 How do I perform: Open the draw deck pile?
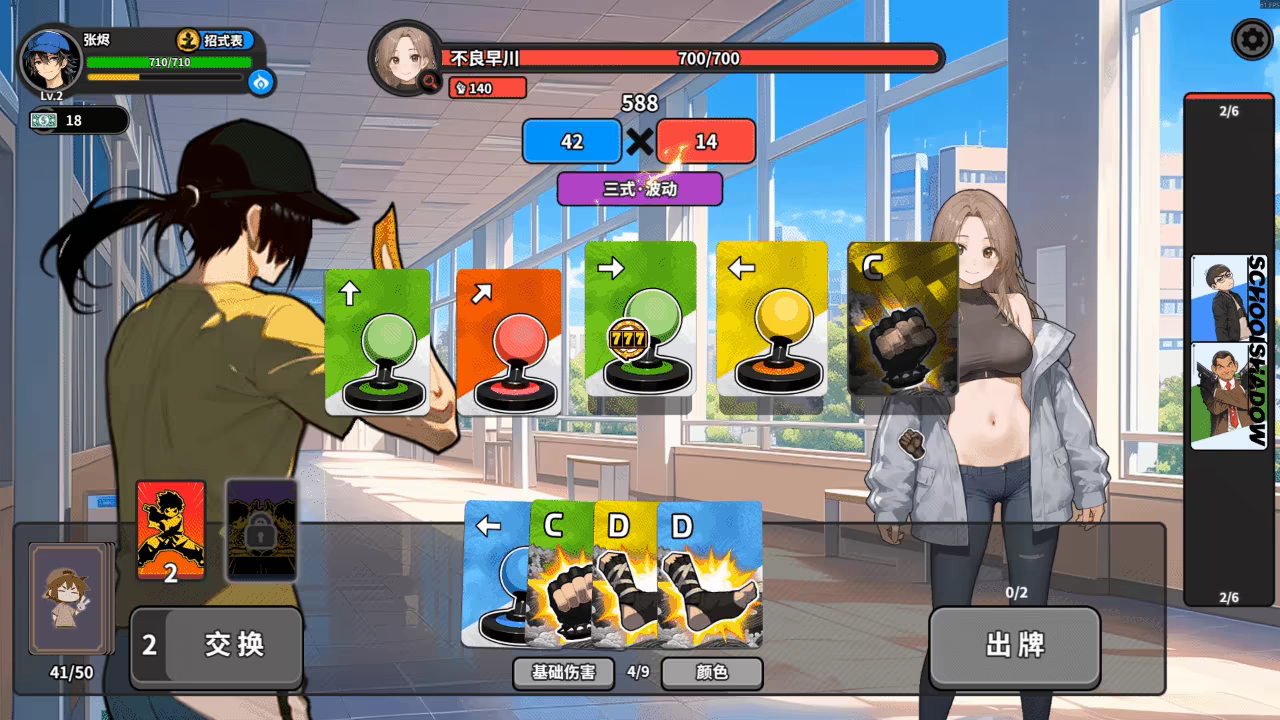click(x=70, y=598)
